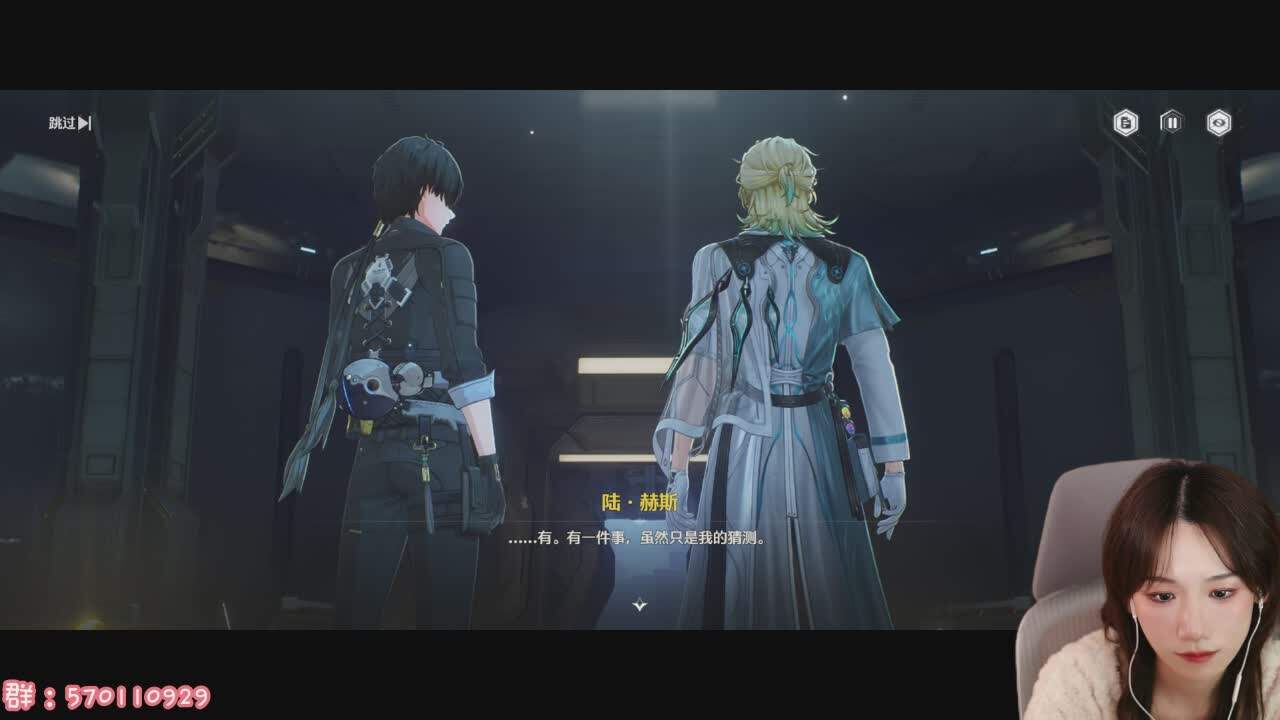Advance dialogue via the diamond continue indicator
The width and height of the screenshot is (1280, 720).
click(x=640, y=604)
